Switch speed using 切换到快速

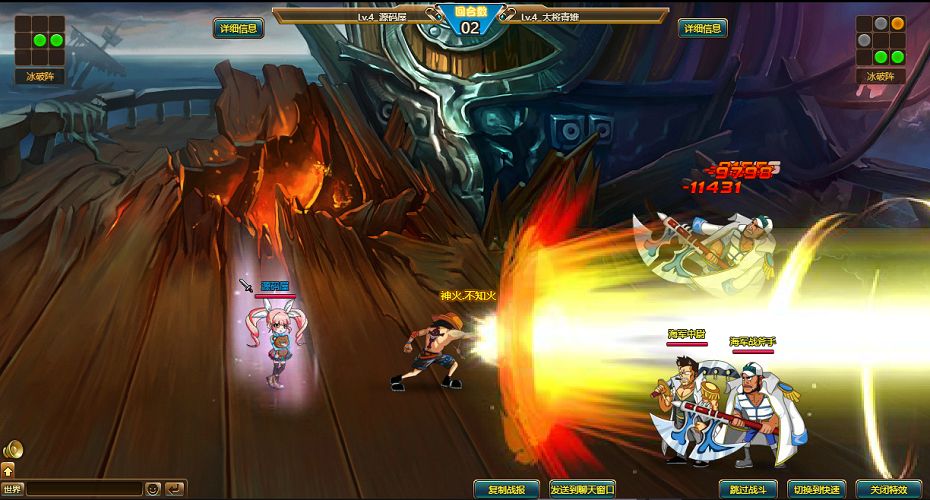click(x=816, y=489)
